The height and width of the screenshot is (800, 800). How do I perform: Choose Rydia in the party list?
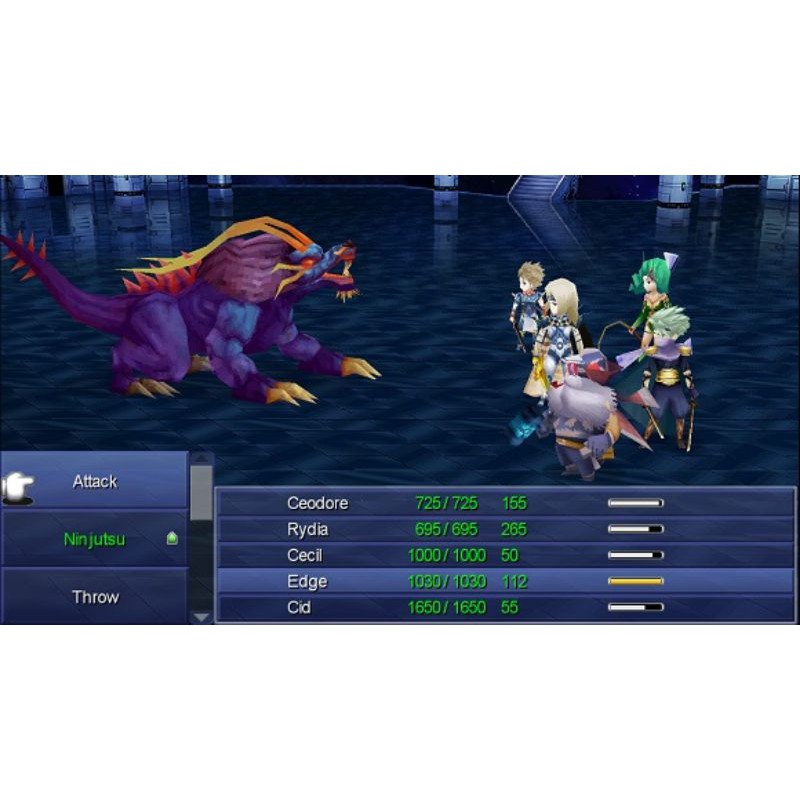click(x=505, y=529)
